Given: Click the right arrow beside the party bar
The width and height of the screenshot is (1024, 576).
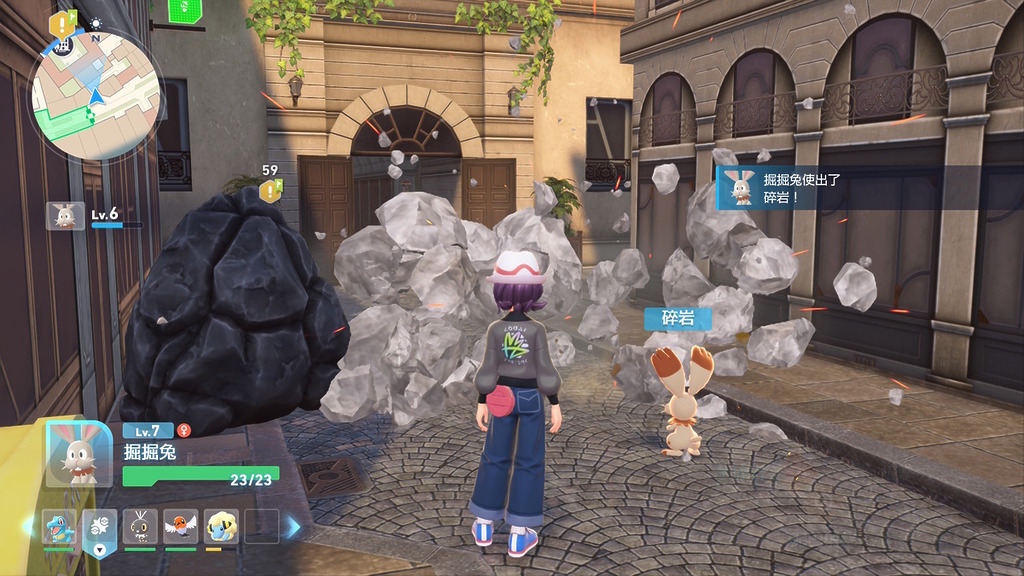Looking at the screenshot, I should [x=293, y=526].
